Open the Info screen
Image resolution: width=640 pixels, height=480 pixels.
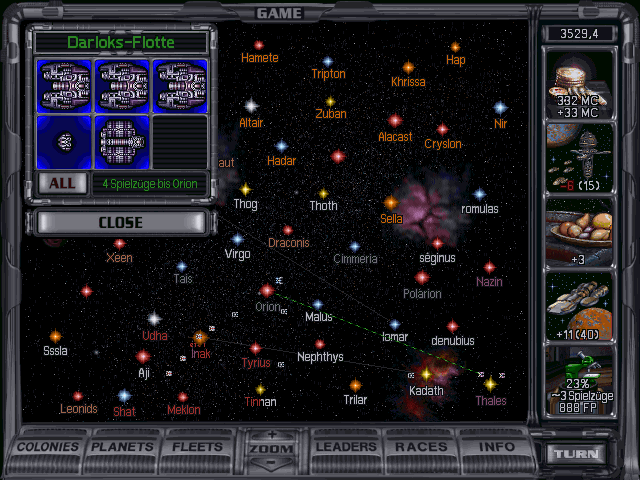496,447
